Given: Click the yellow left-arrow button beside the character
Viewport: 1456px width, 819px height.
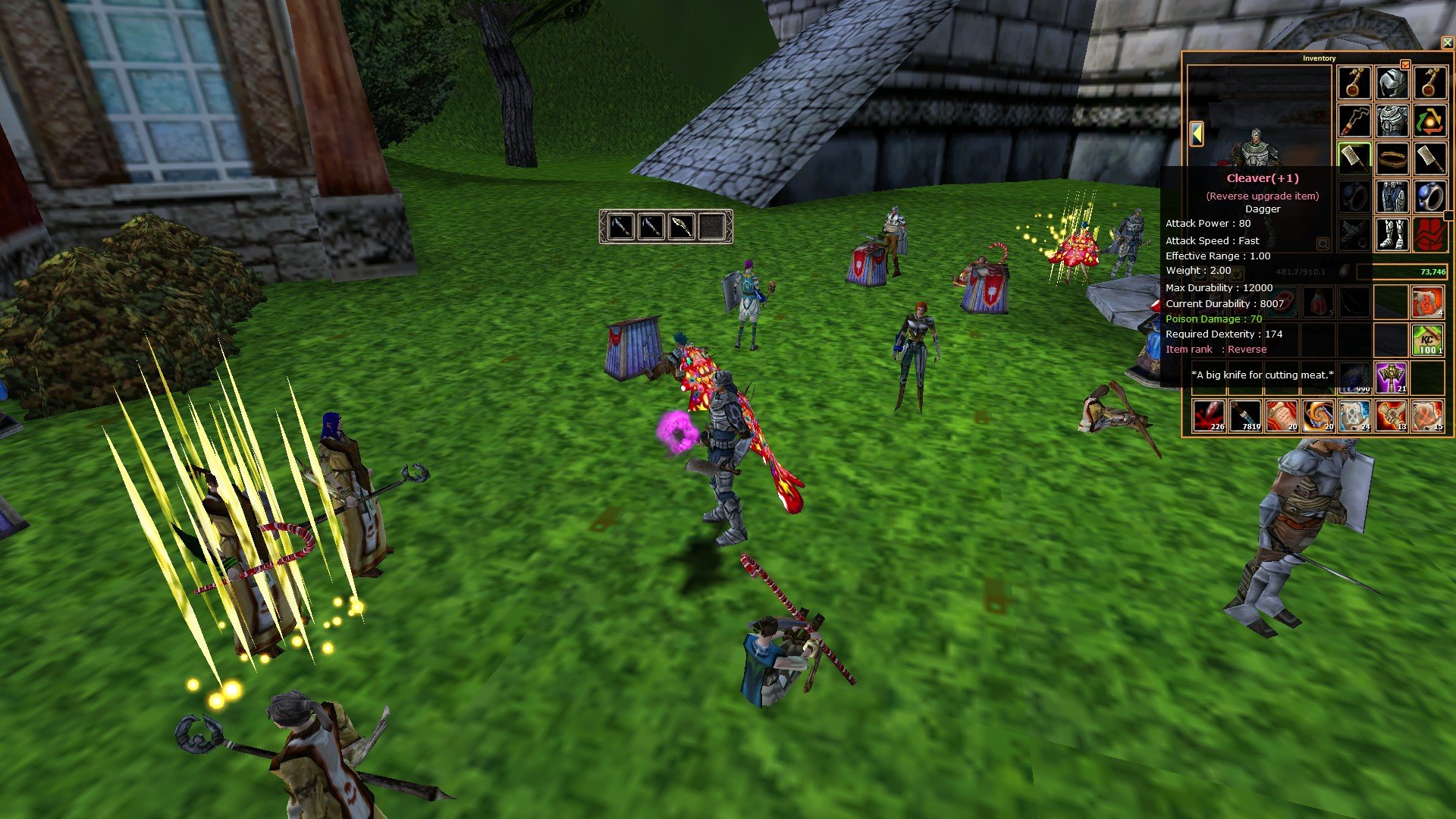Looking at the screenshot, I should click(x=1197, y=133).
